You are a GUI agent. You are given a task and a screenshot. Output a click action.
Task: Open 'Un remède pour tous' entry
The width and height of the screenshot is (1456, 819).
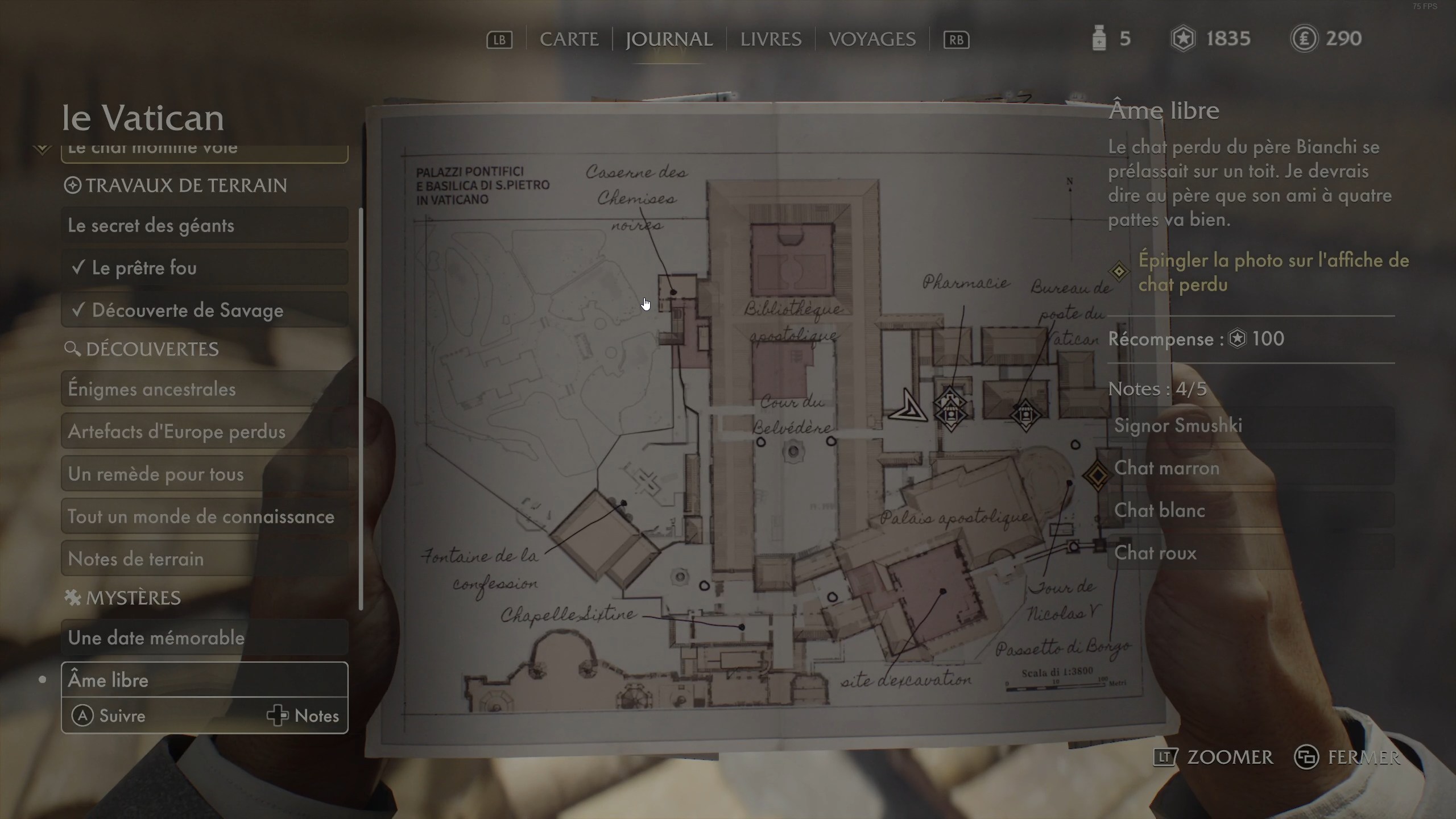pos(205,474)
